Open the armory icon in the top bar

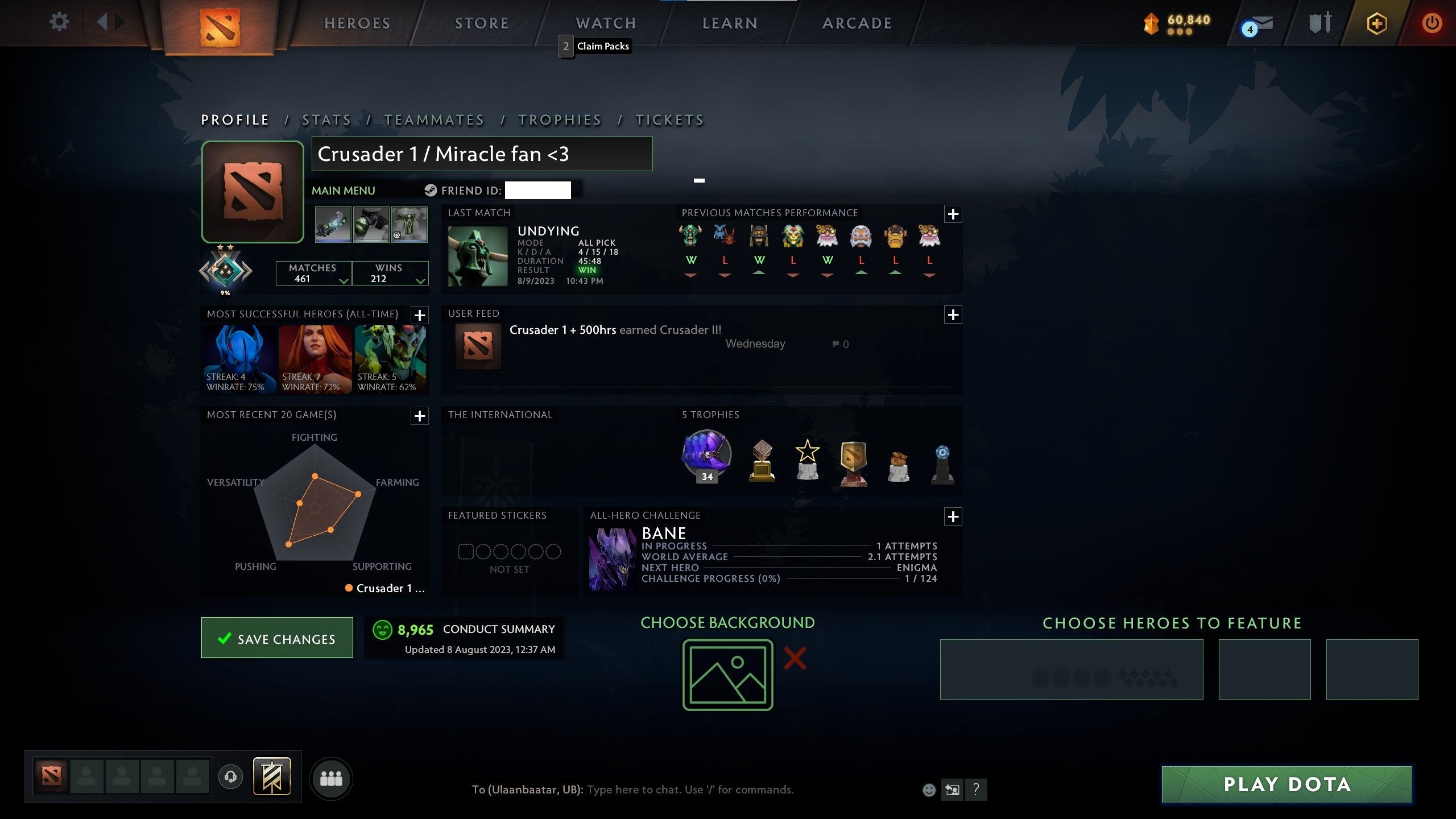(x=1320, y=23)
